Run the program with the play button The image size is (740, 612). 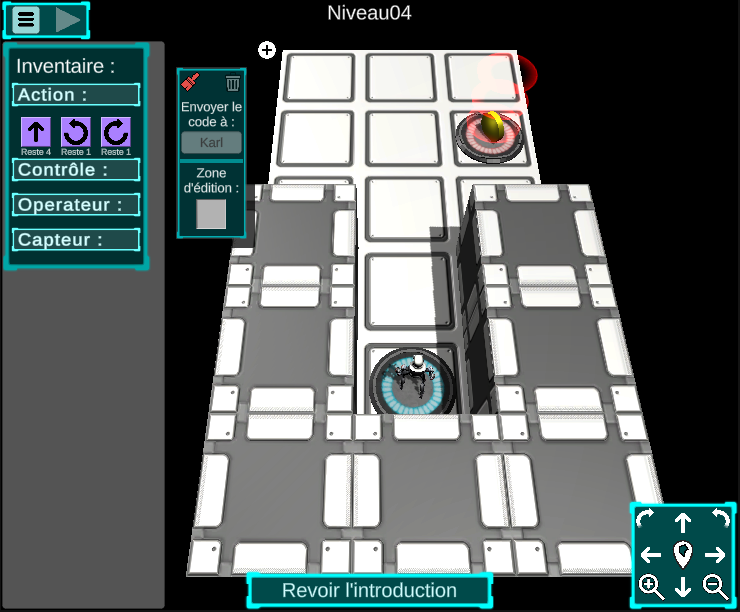coord(67,19)
